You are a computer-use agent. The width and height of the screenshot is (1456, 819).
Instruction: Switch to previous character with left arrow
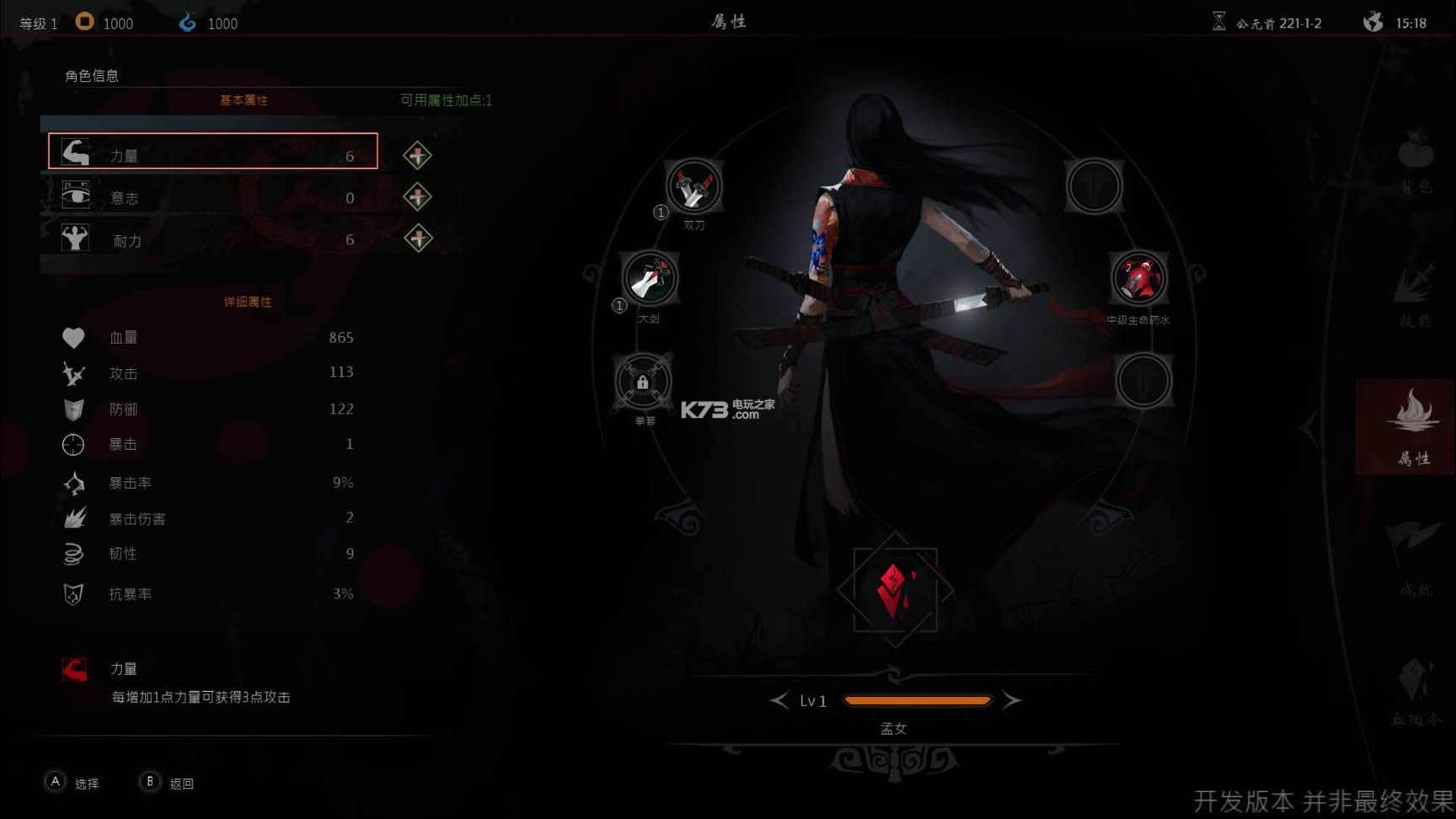(779, 700)
